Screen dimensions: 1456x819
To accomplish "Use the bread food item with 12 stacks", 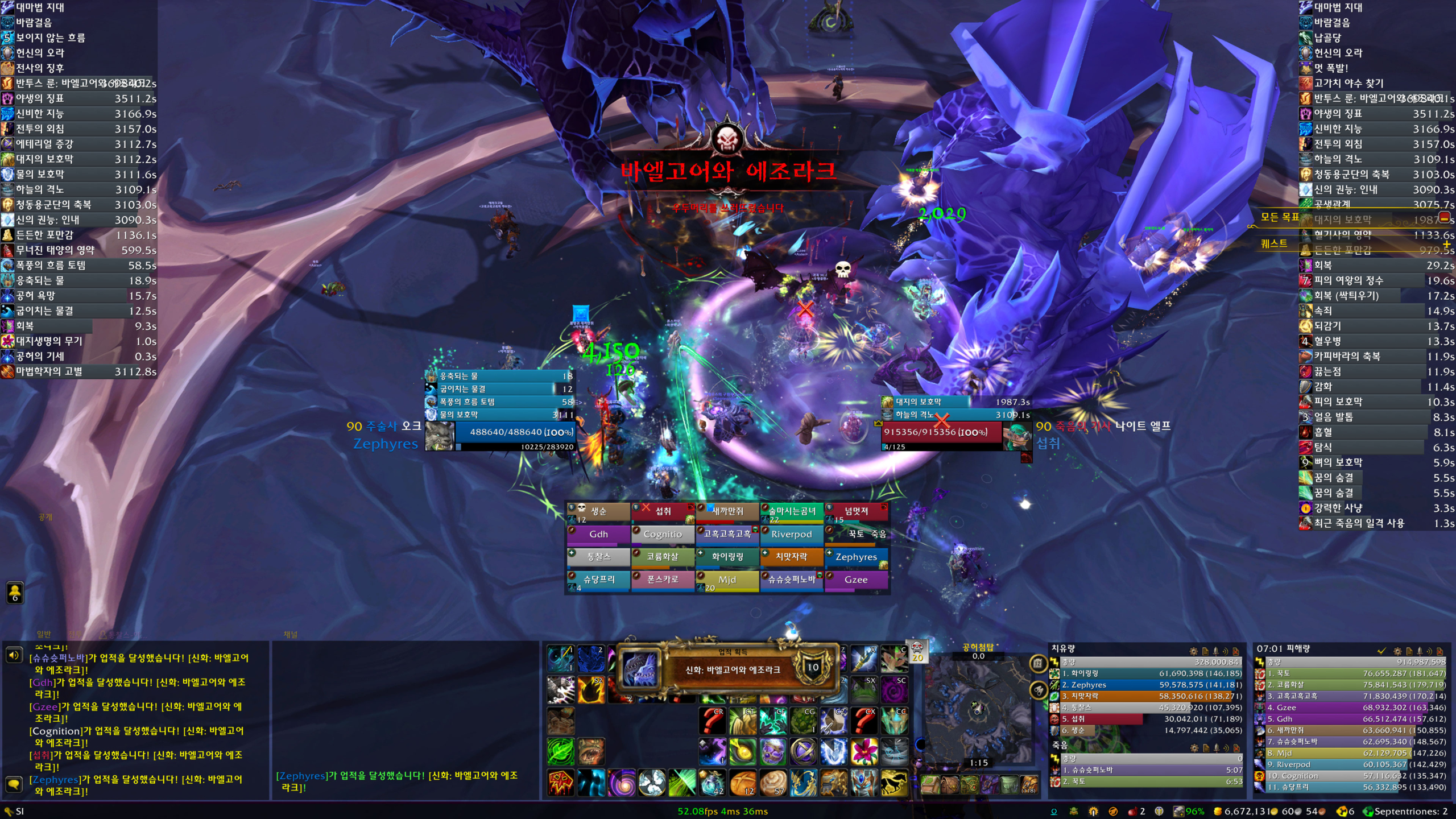I will [742, 783].
